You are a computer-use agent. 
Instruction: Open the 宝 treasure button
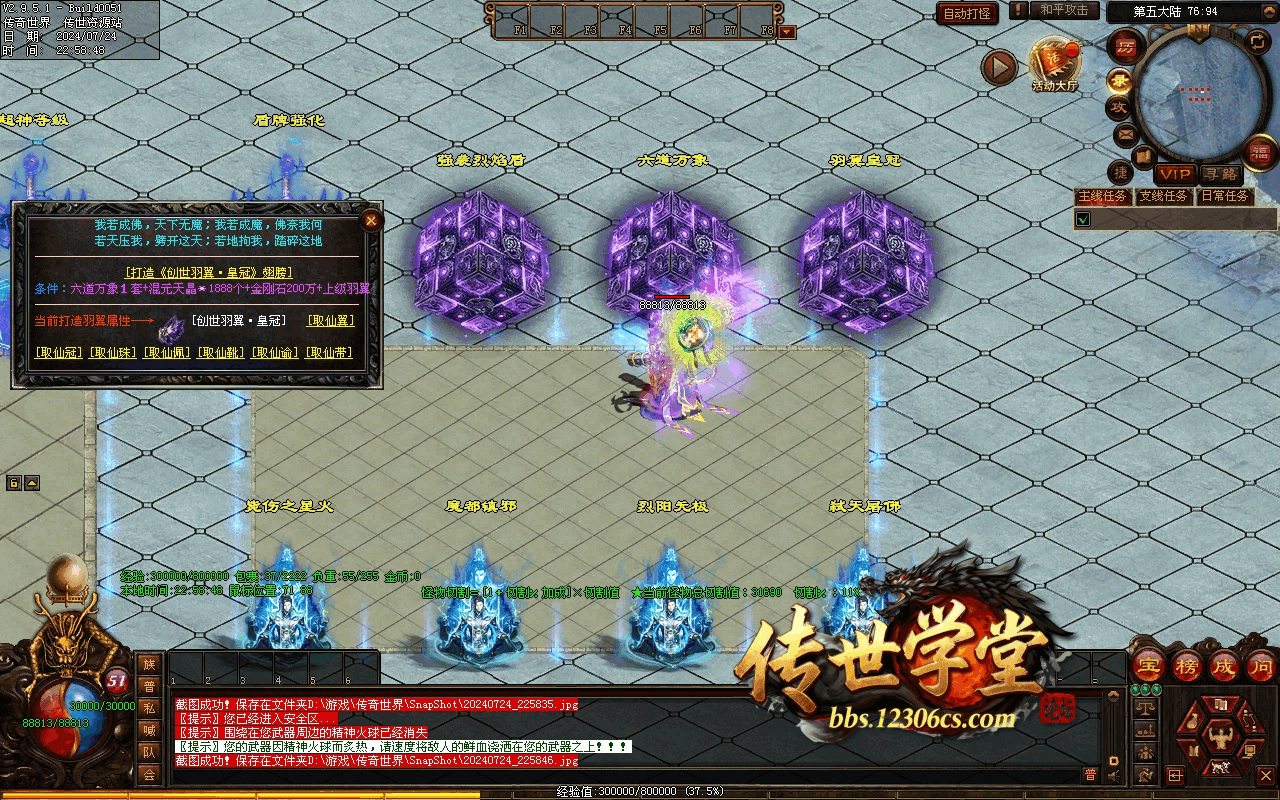[1148, 666]
